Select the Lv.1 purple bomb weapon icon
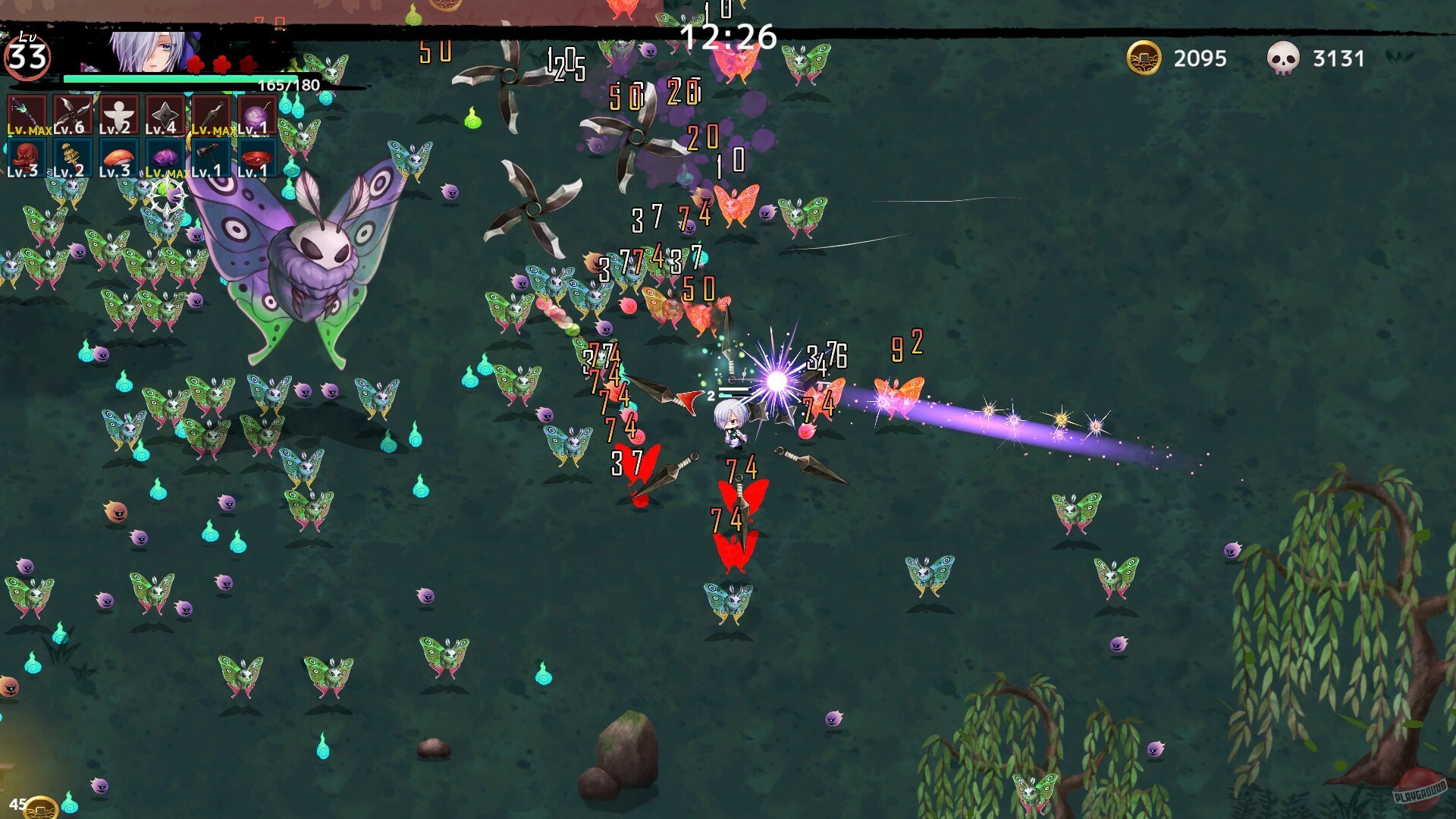This screenshot has height=819, width=1456. pos(258,114)
